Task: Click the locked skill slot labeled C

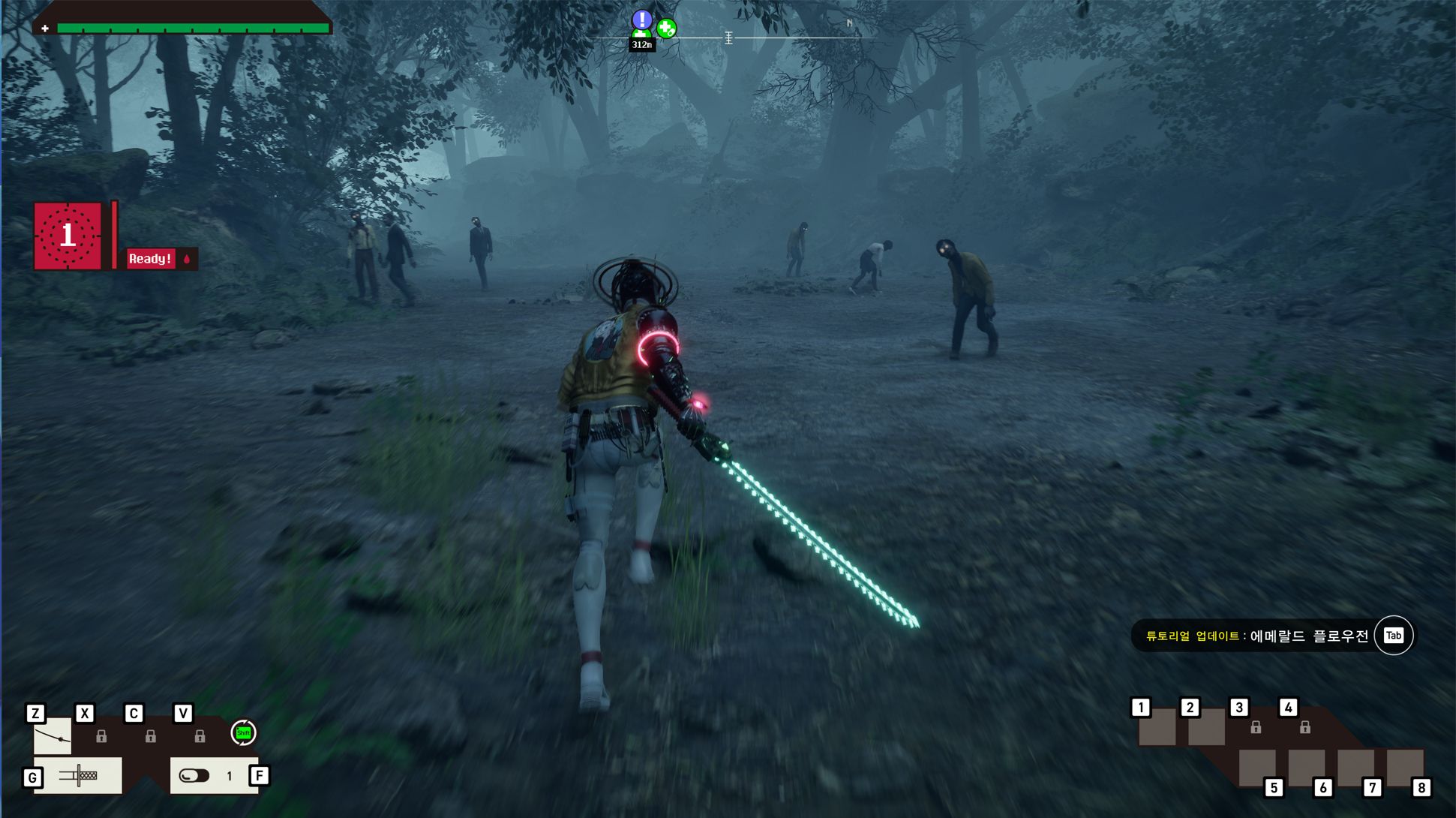Action: pyautogui.click(x=151, y=736)
